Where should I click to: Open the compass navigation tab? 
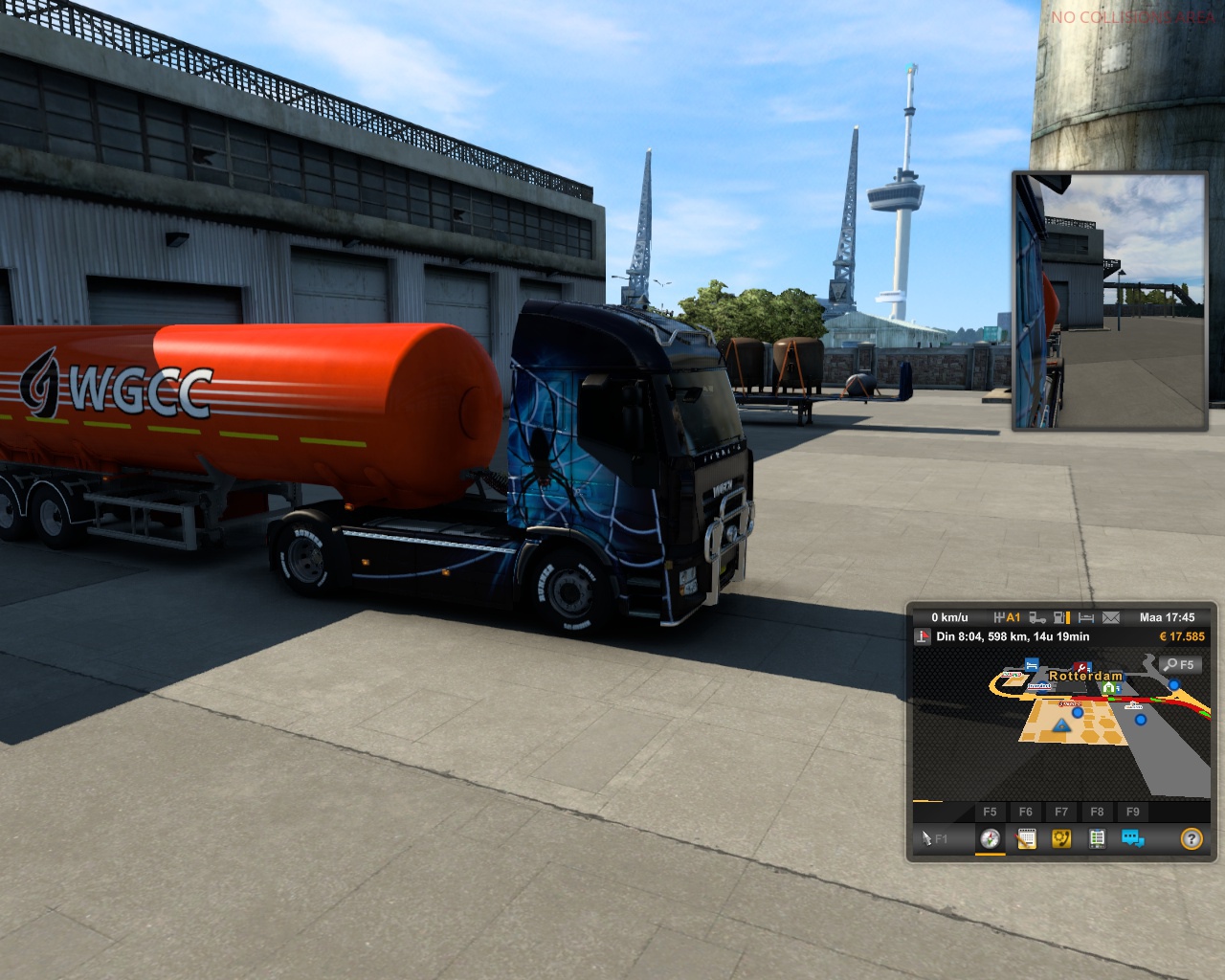[x=991, y=839]
